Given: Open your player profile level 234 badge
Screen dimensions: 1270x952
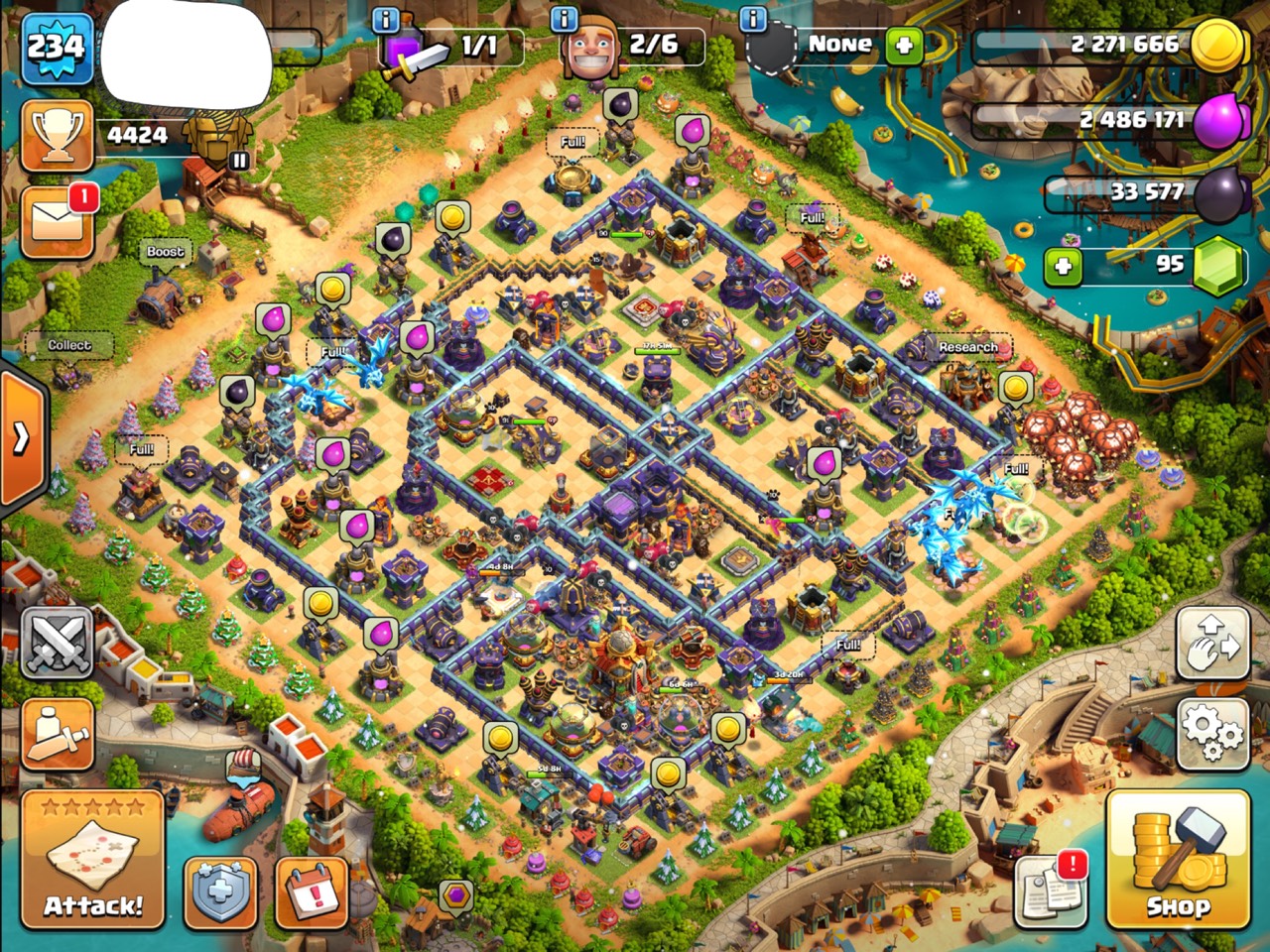Looking at the screenshot, I should click(55, 45).
